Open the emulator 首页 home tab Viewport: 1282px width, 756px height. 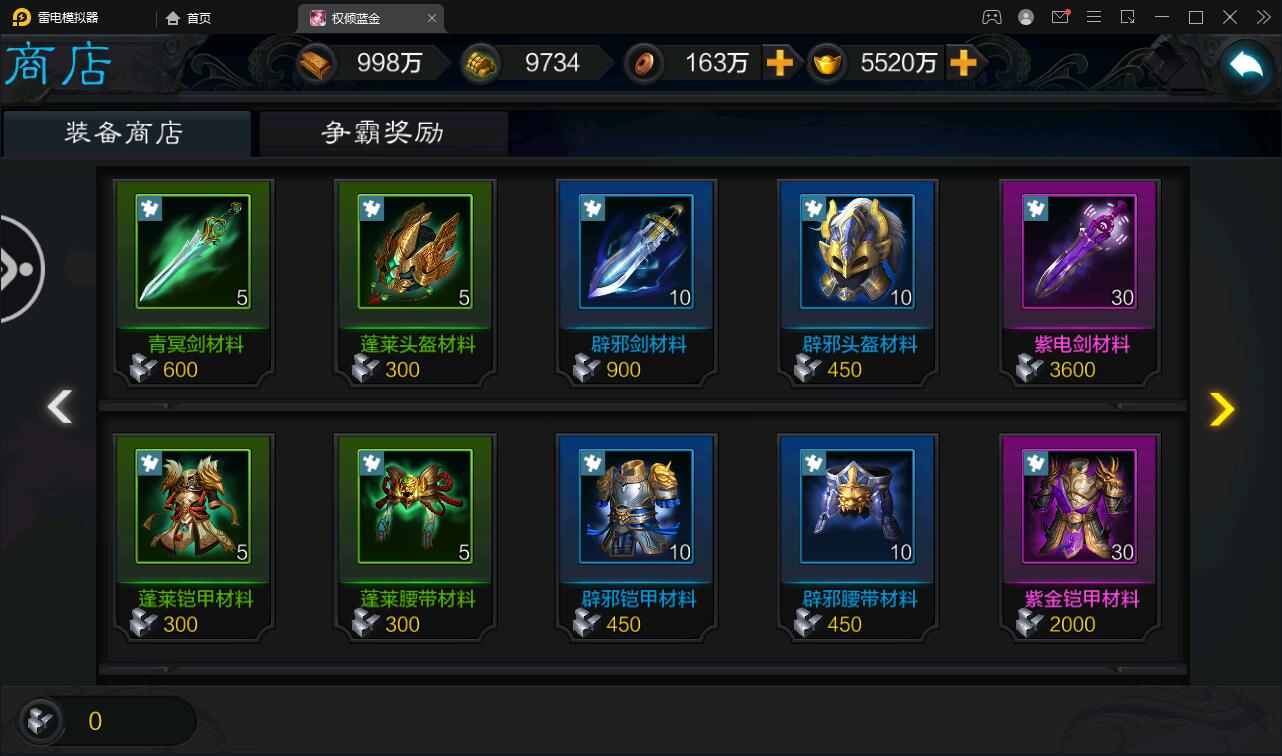tap(189, 18)
